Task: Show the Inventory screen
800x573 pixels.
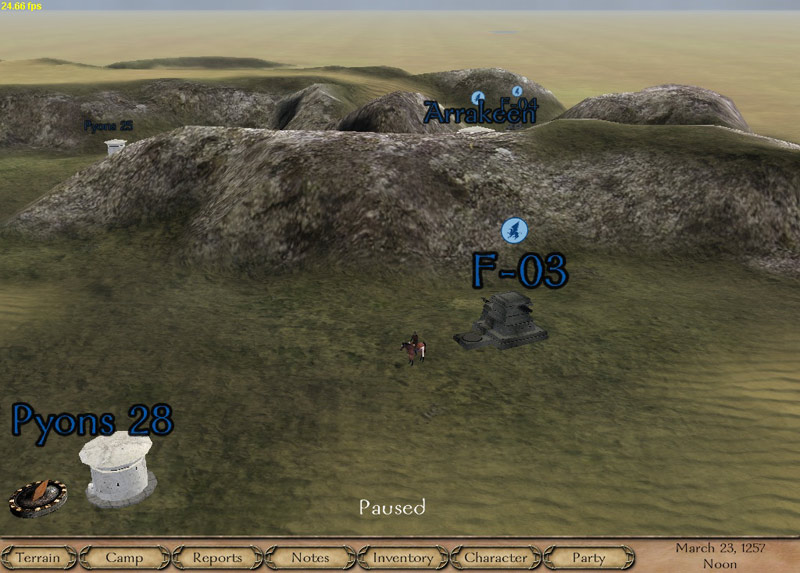Action: click(403, 557)
